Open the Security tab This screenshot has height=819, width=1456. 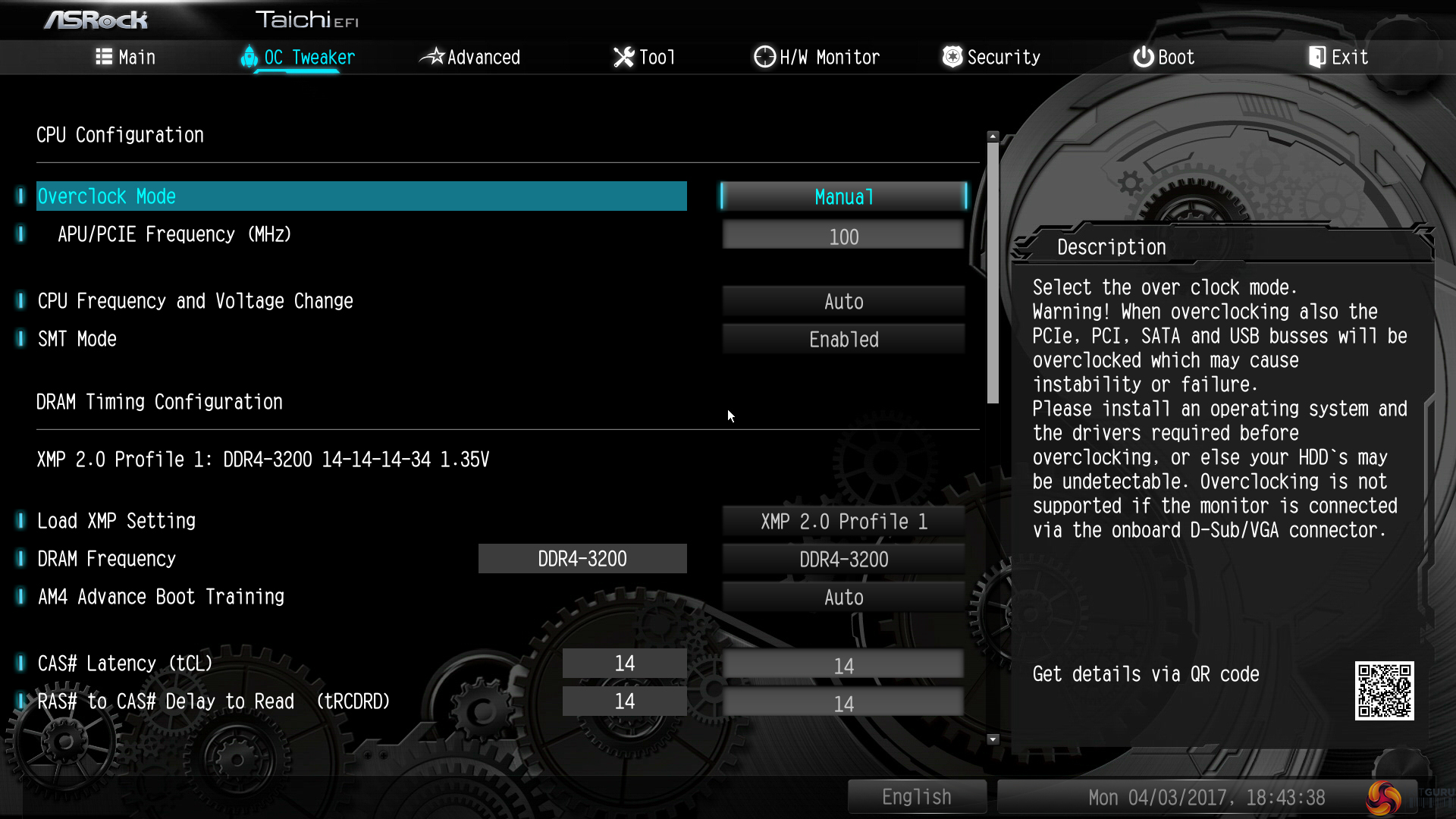pyautogui.click(x=991, y=57)
